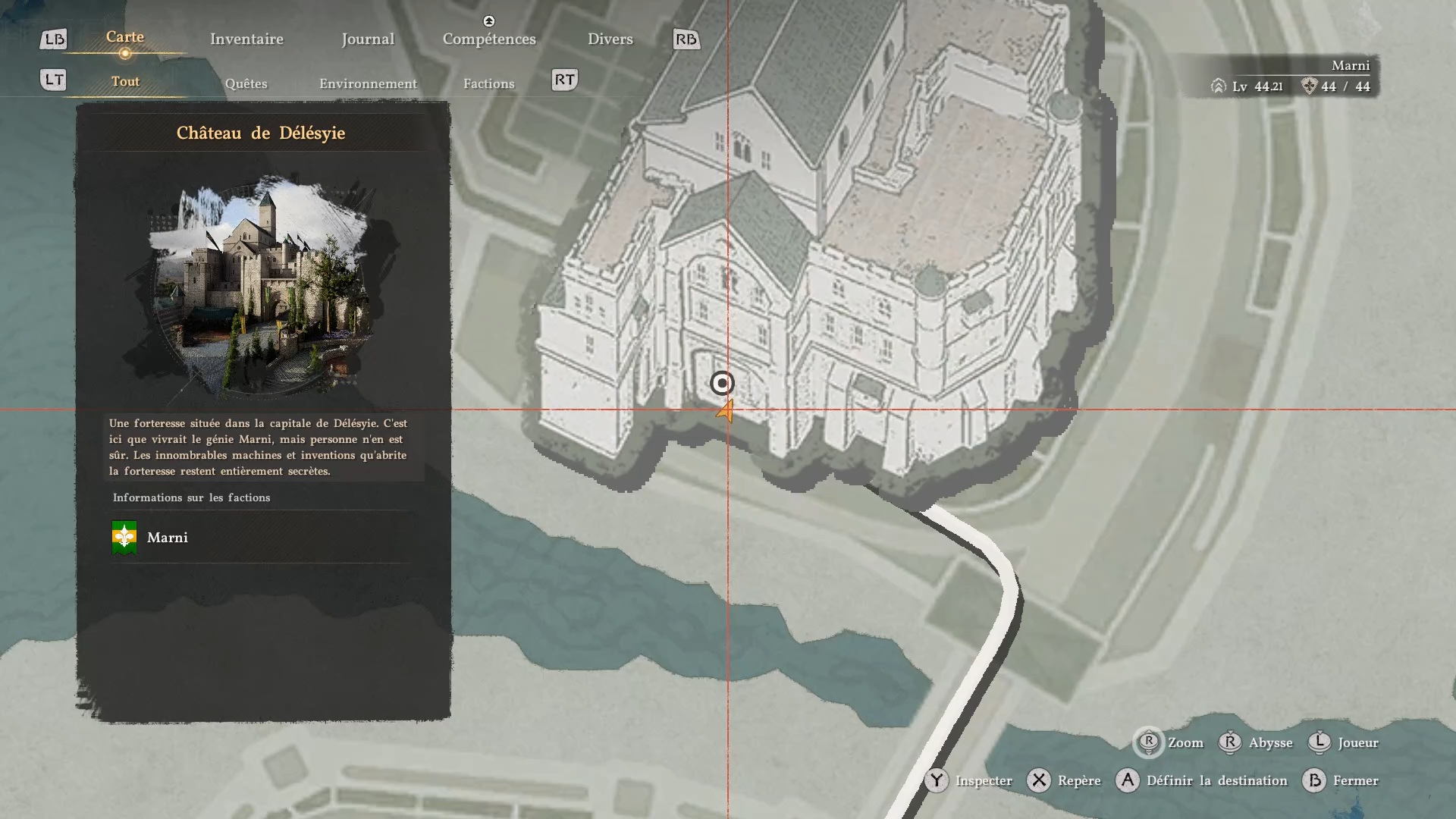The width and height of the screenshot is (1456, 819).
Task: Open the Divers tab
Action: [x=610, y=39]
